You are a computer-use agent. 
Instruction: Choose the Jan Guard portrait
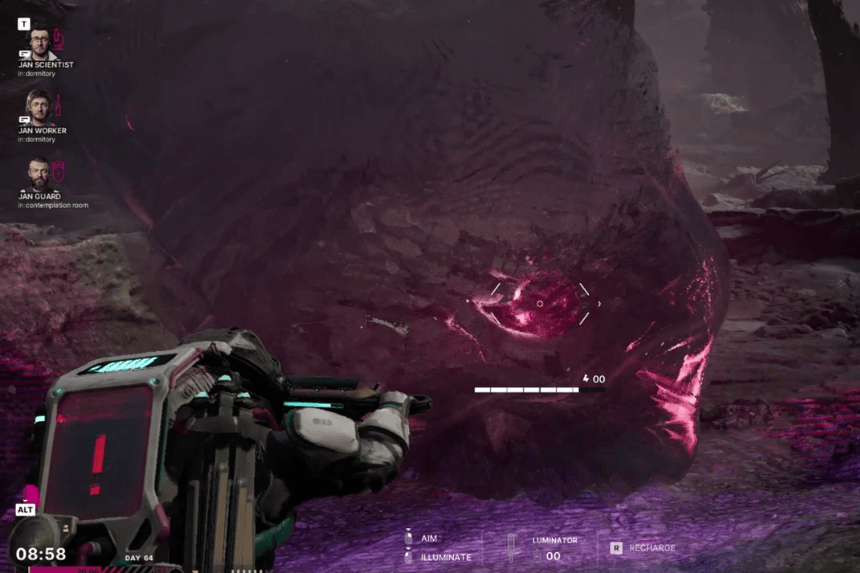(x=38, y=173)
